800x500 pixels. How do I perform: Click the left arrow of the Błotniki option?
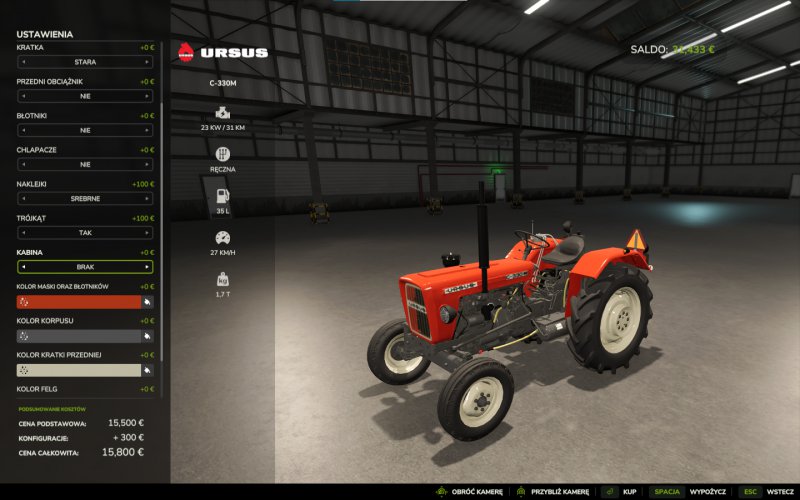(23, 130)
